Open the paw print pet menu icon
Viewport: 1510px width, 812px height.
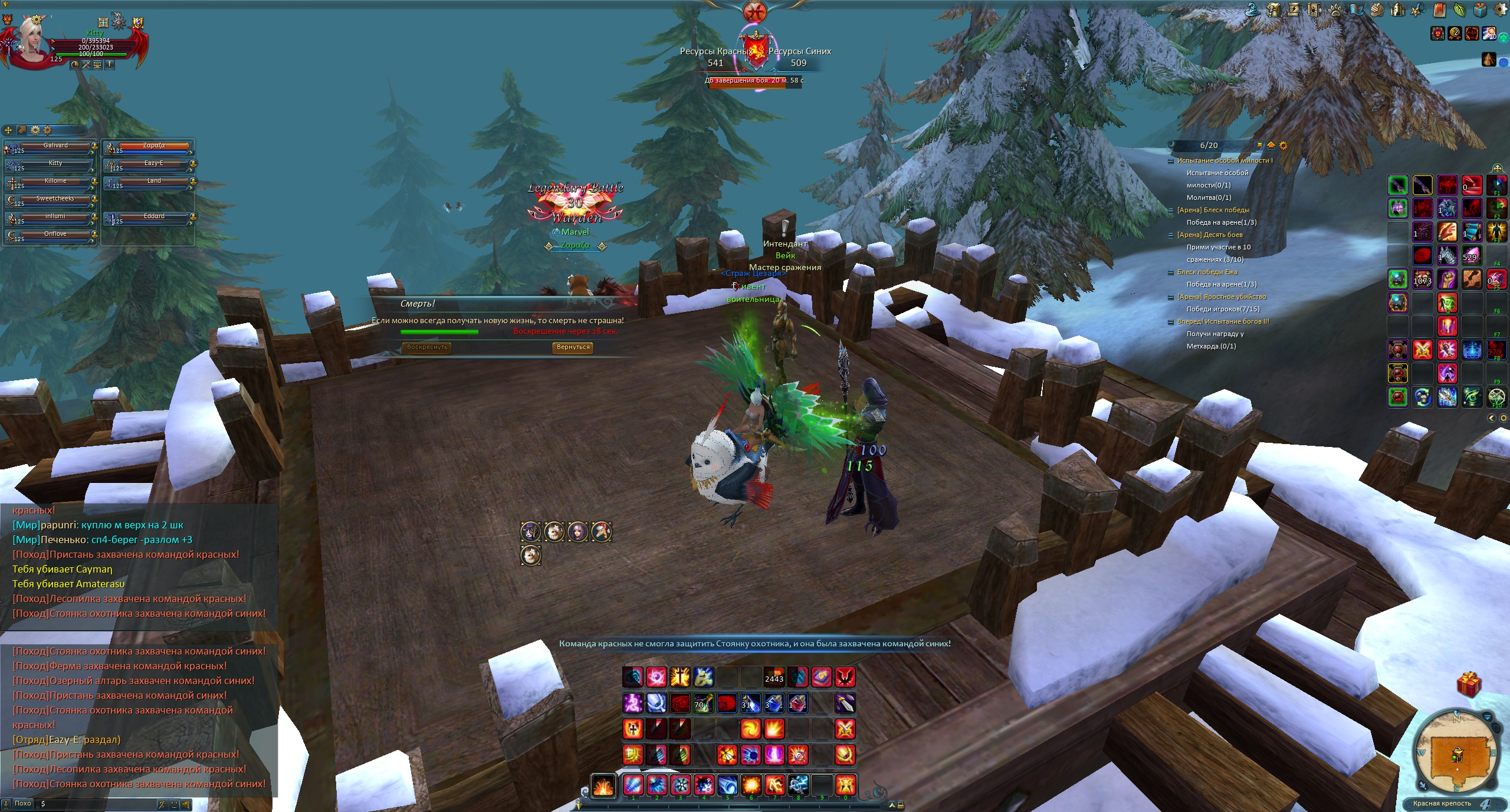[x=1335, y=10]
